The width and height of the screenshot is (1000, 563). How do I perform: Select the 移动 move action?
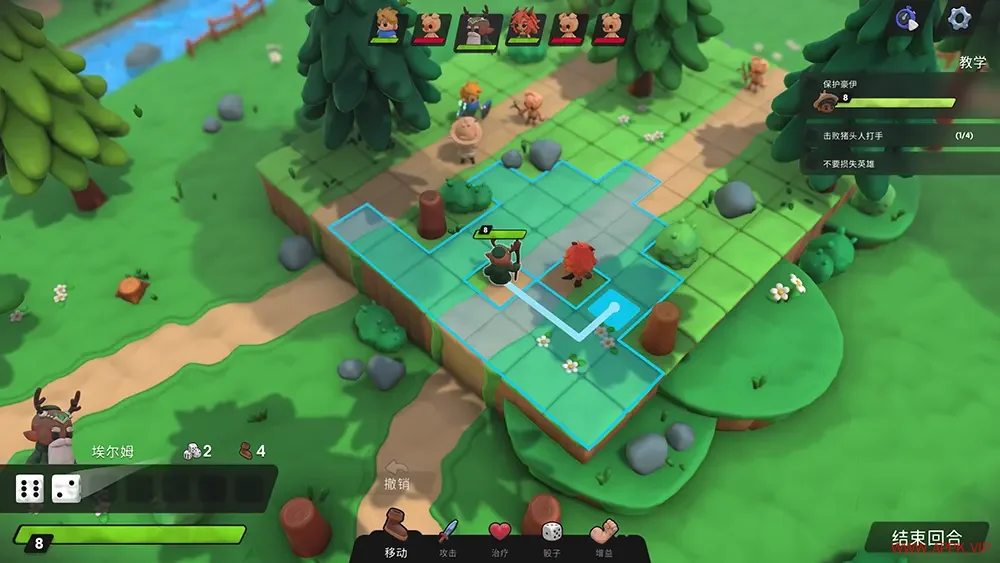click(396, 533)
